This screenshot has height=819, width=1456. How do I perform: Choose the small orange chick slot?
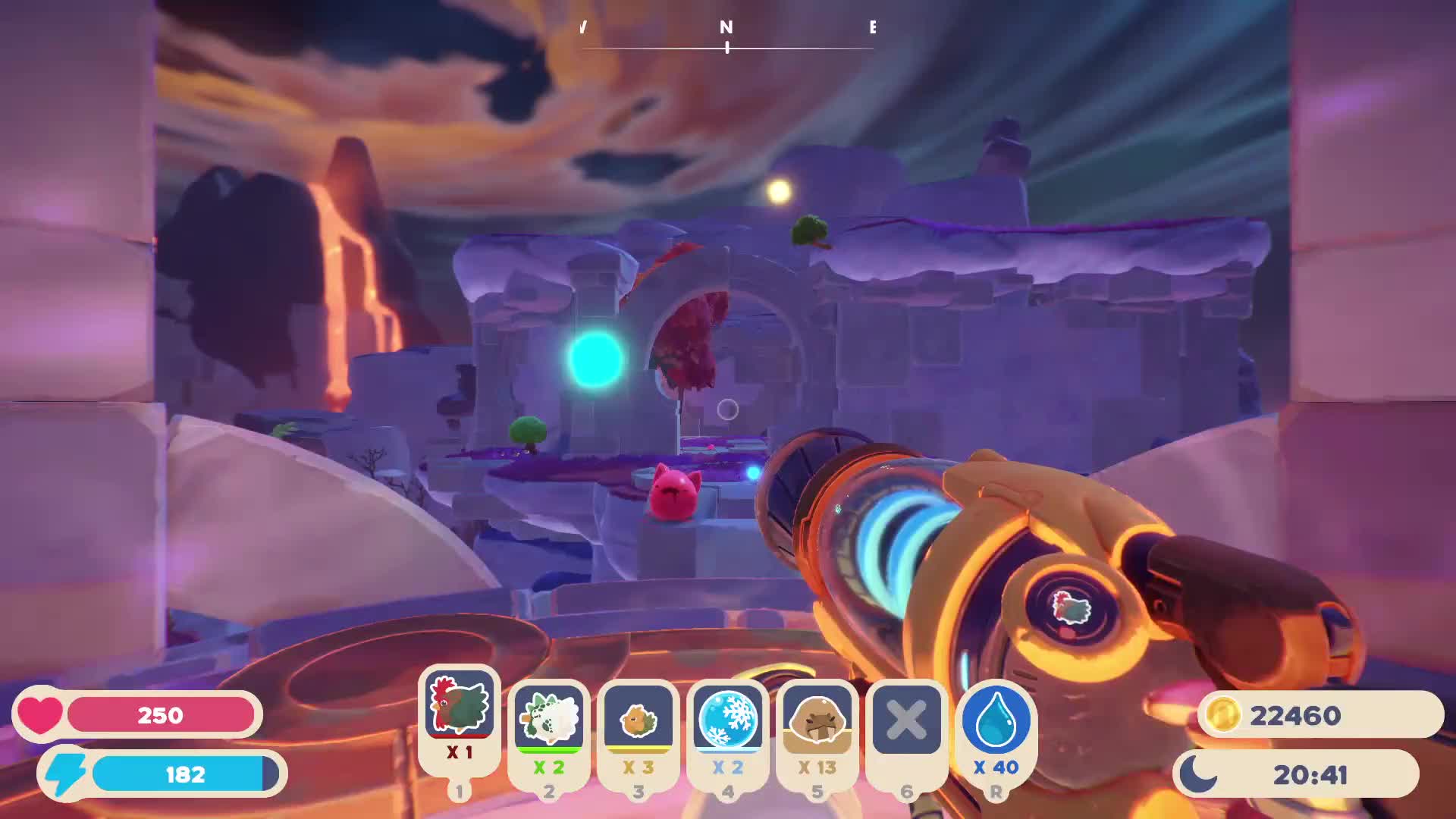click(x=638, y=719)
